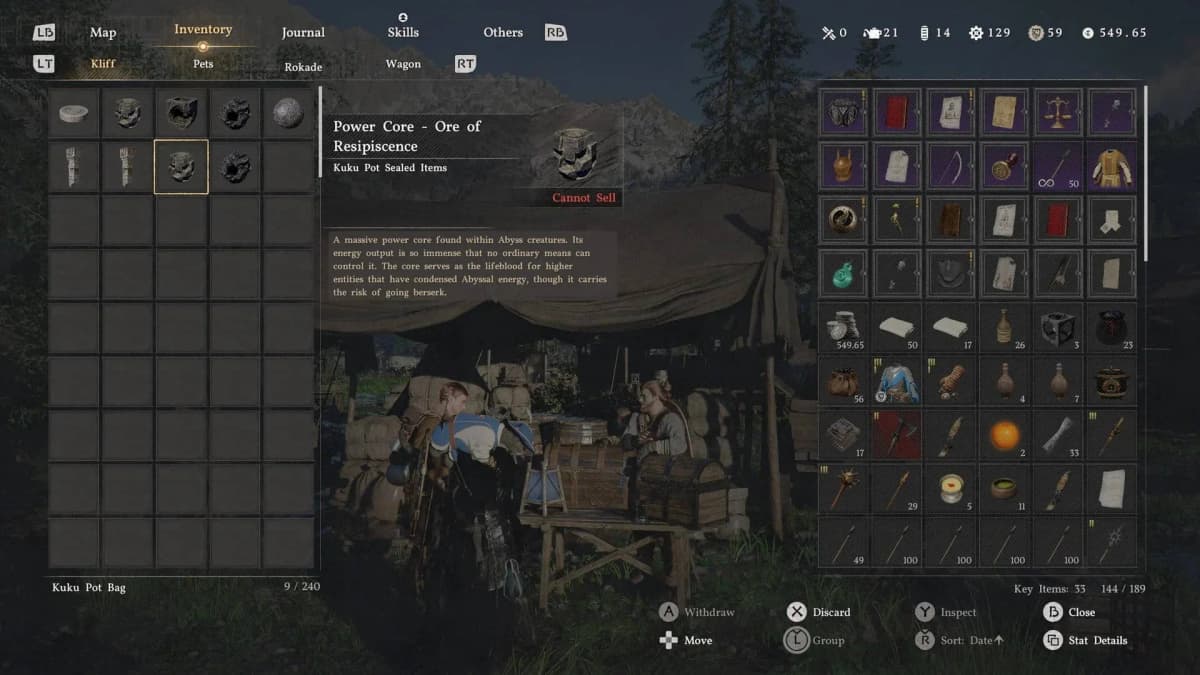Open the Journal tab
The width and height of the screenshot is (1200, 675).
coord(303,32)
